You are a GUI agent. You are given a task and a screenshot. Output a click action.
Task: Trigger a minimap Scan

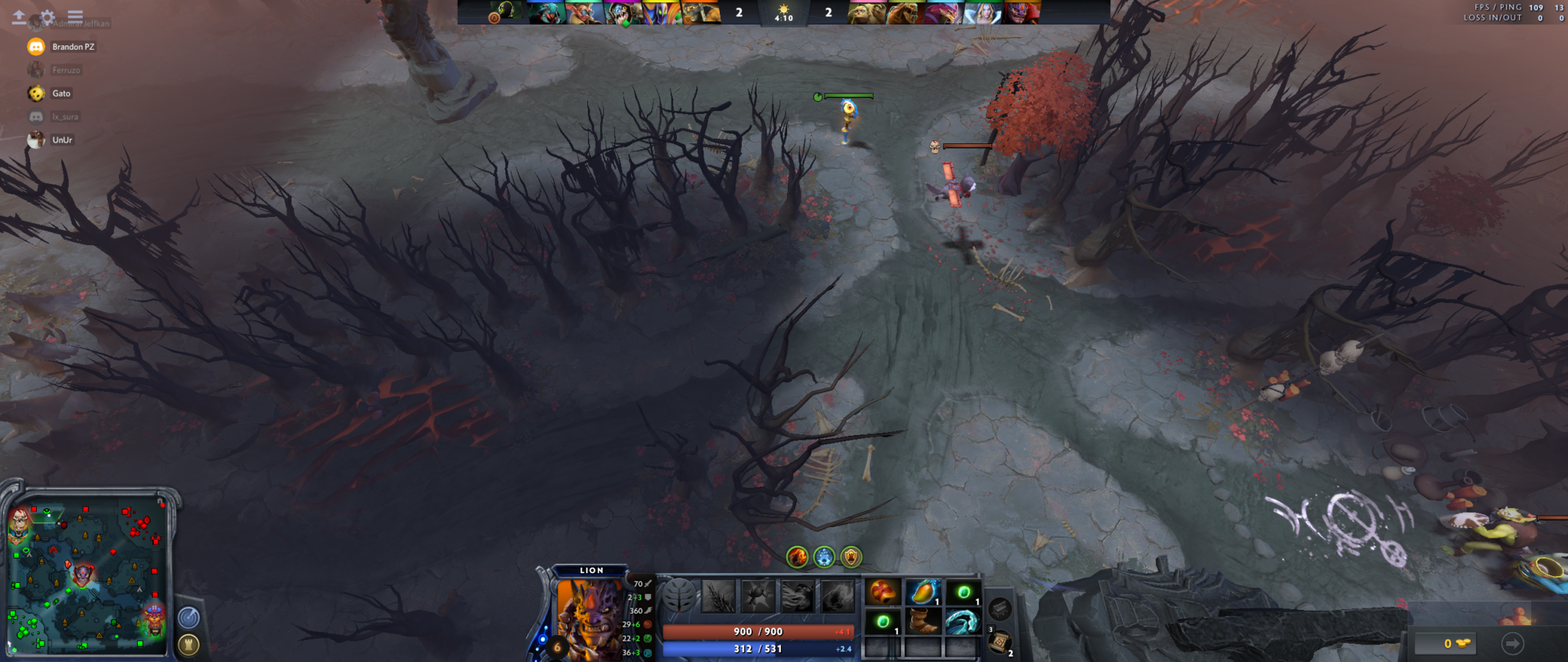(x=188, y=615)
